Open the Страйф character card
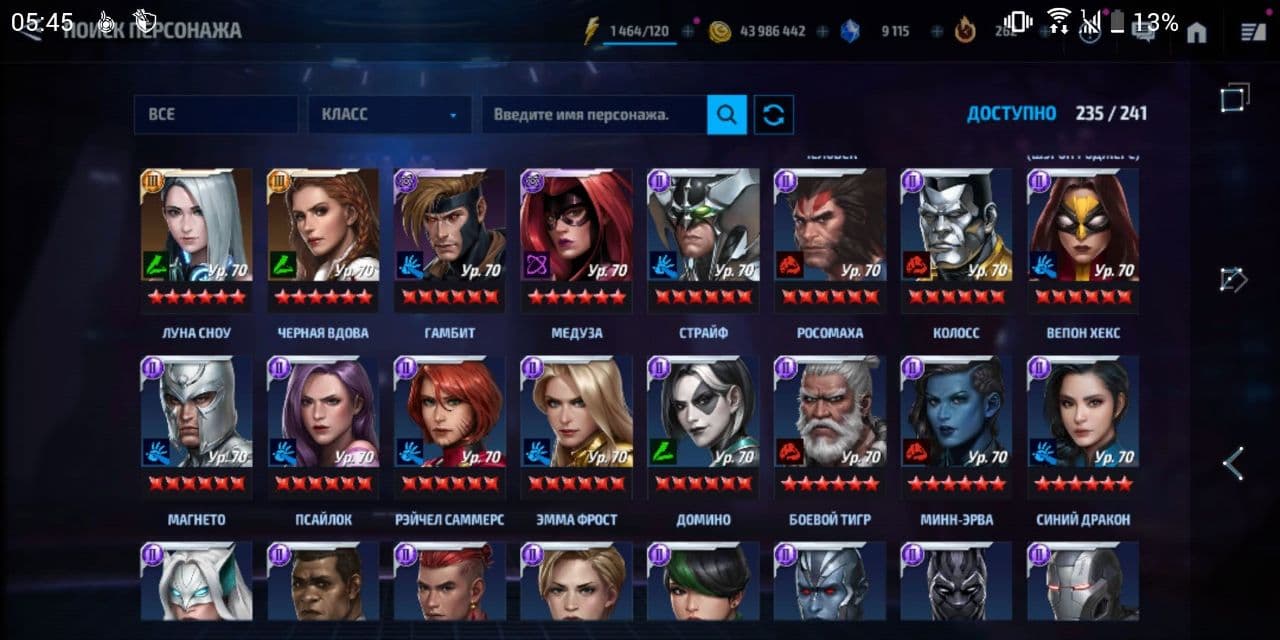Viewport: 1280px width, 640px height. (702, 238)
